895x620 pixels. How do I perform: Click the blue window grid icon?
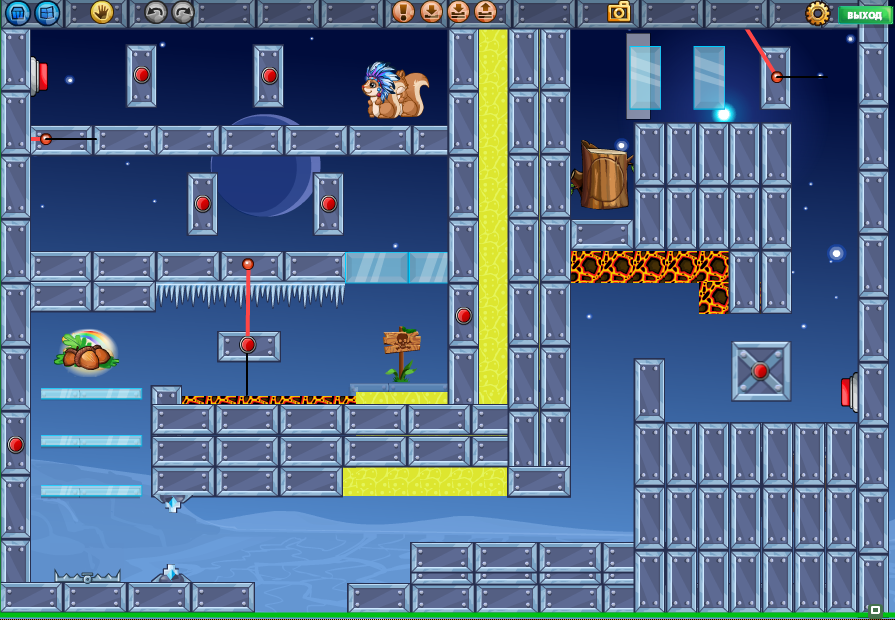coord(46,13)
